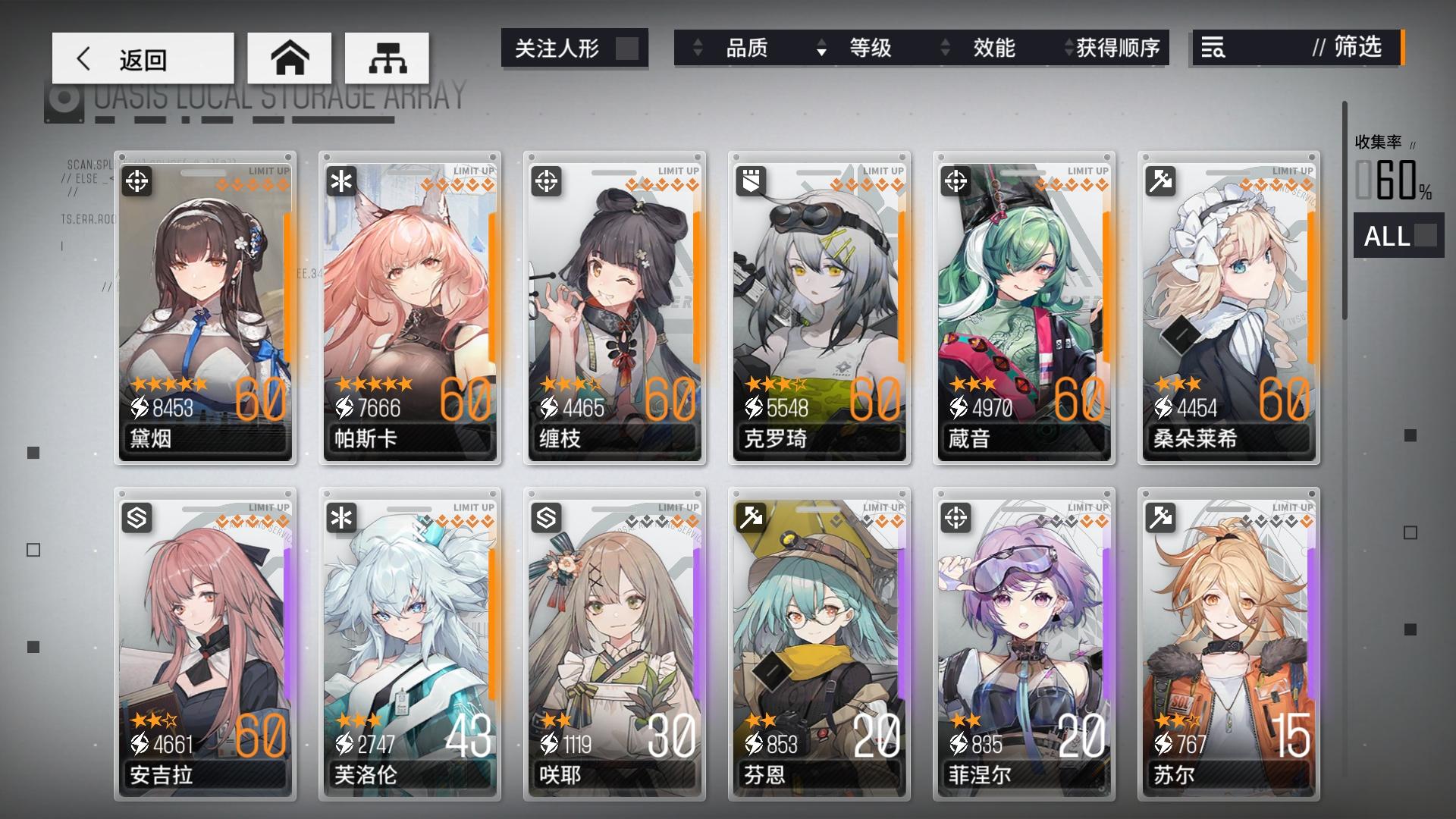Open the 品质 sort dropdown arrows
Image resolution: width=1456 pixels, height=819 pixels.
coord(696,48)
